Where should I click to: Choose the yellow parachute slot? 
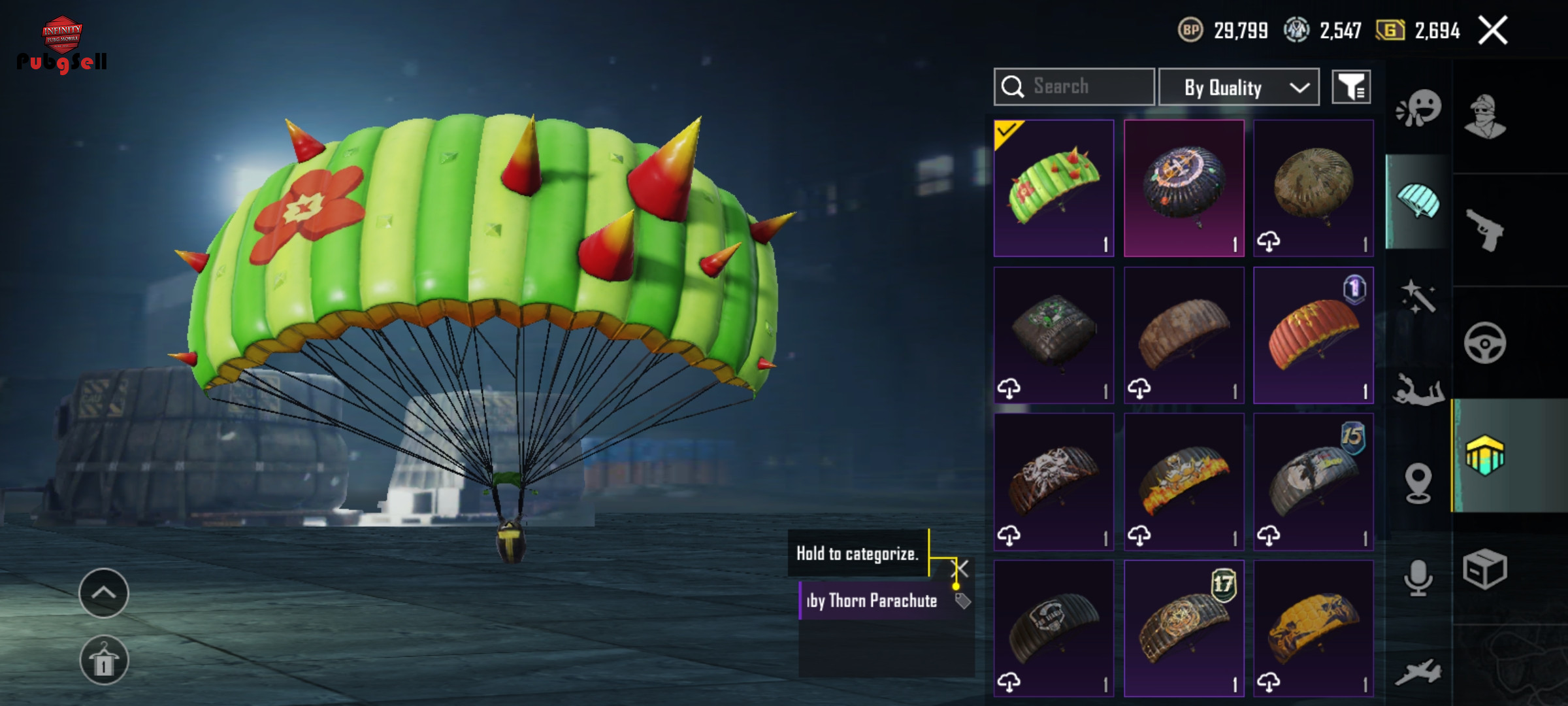coord(1313,628)
